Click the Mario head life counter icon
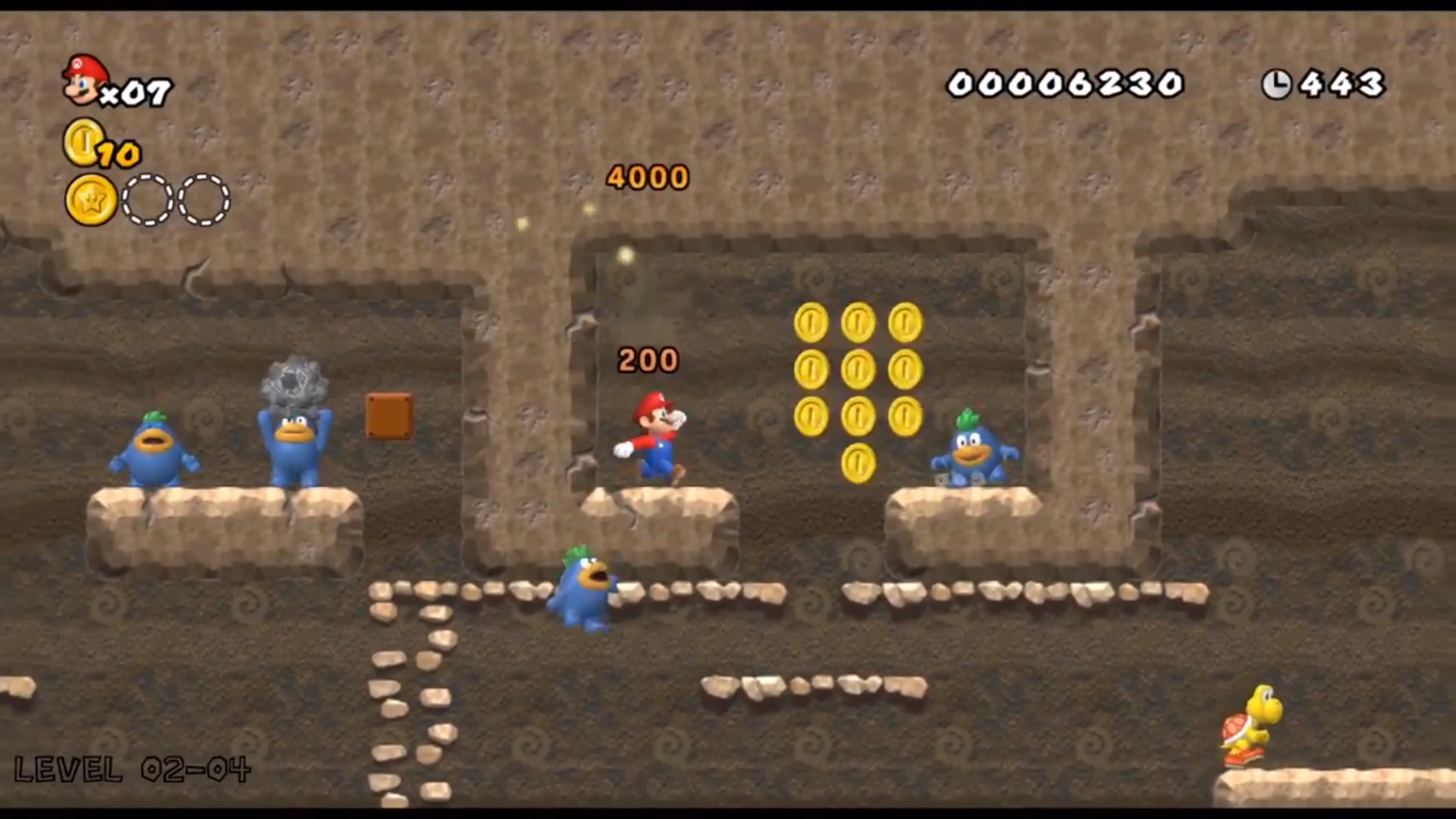Image resolution: width=1456 pixels, height=819 pixels. click(83, 80)
